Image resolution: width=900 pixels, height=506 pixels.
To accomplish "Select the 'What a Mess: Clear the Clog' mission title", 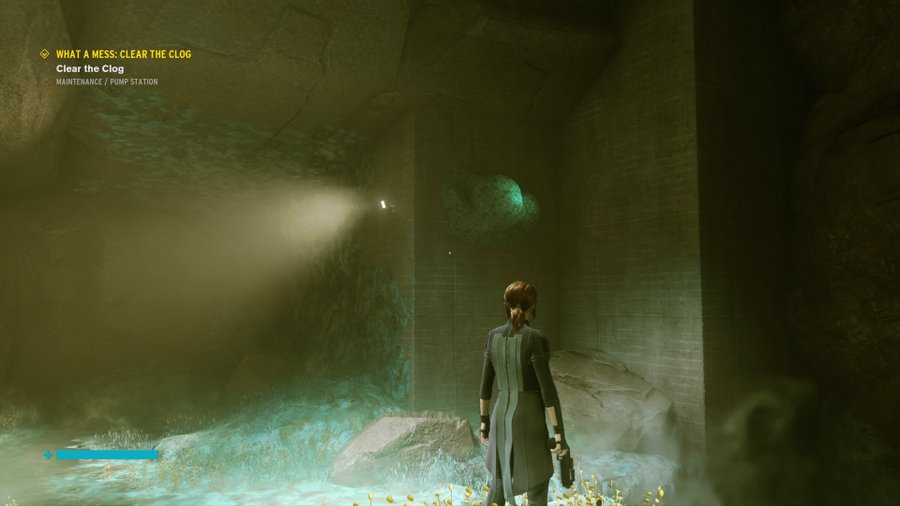I will tap(123, 54).
